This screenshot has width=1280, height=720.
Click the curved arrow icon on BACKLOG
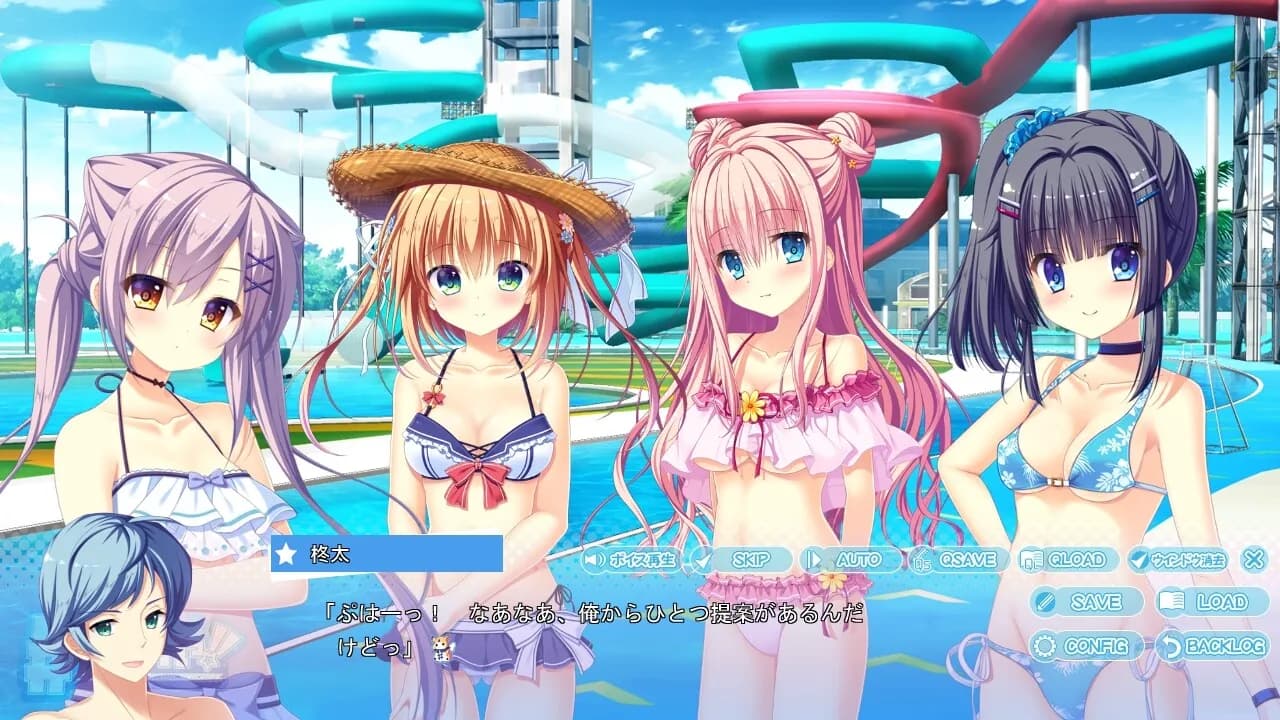tap(1171, 647)
